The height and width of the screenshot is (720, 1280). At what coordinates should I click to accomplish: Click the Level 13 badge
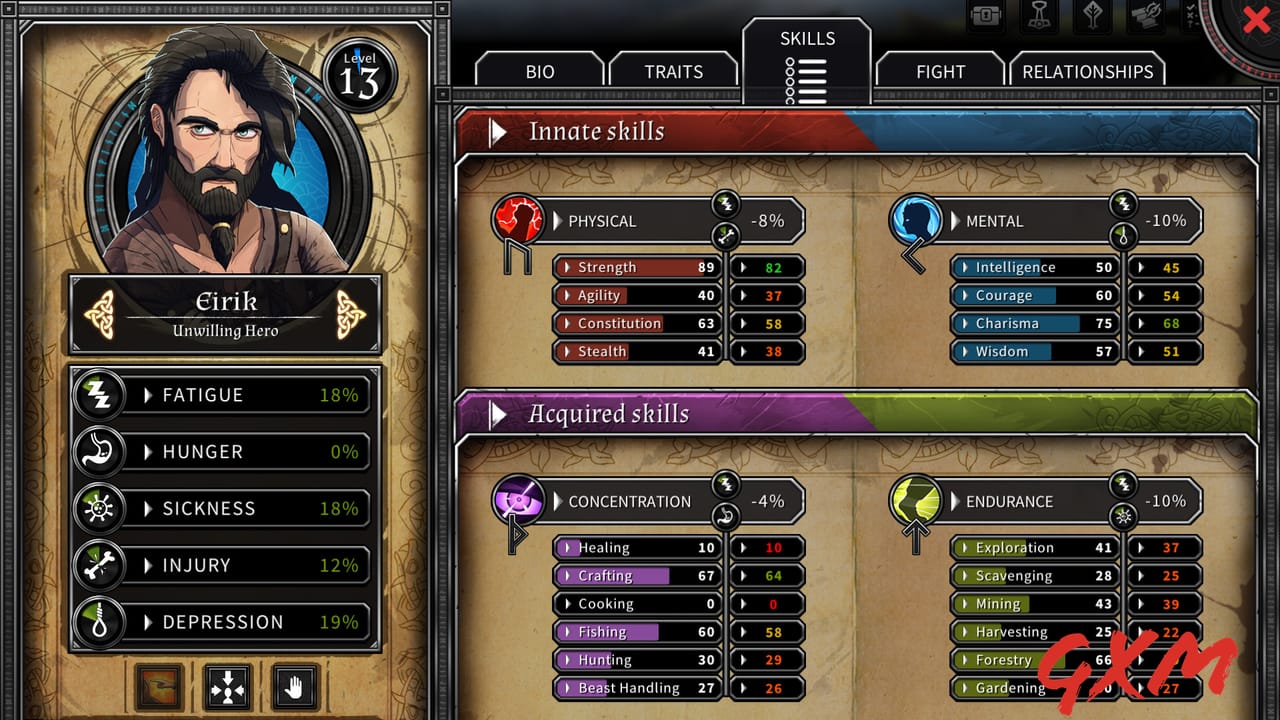pyautogui.click(x=360, y=72)
